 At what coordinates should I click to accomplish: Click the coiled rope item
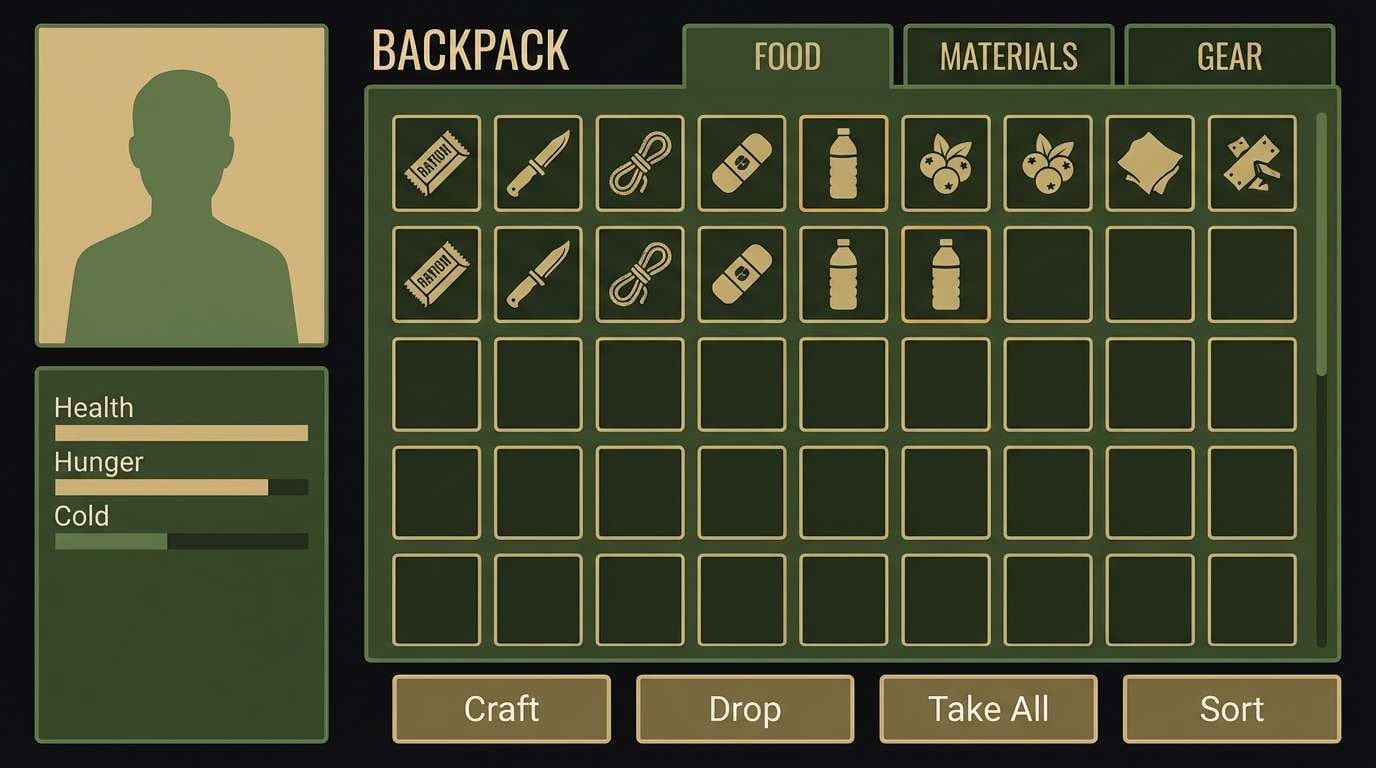(640, 164)
